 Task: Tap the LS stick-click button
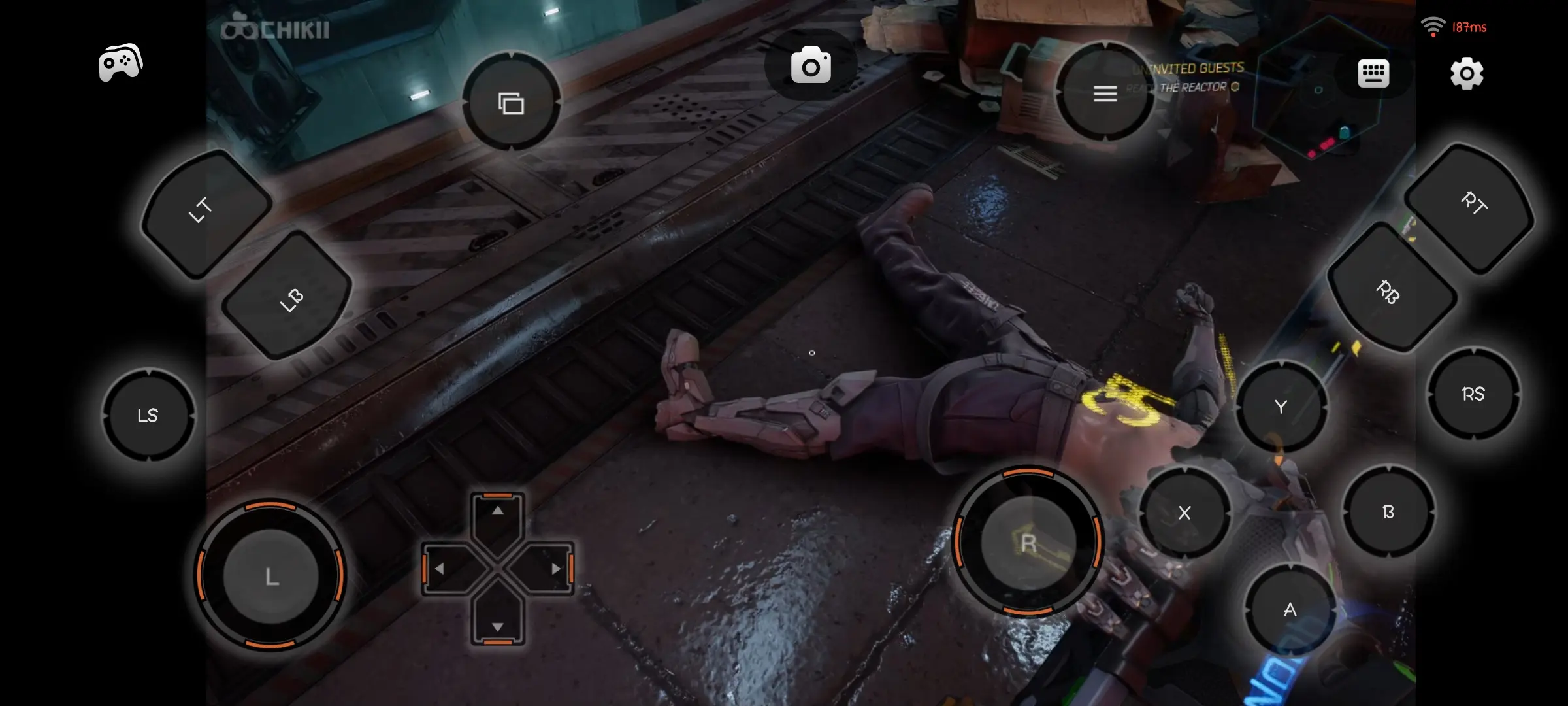tap(148, 416)
